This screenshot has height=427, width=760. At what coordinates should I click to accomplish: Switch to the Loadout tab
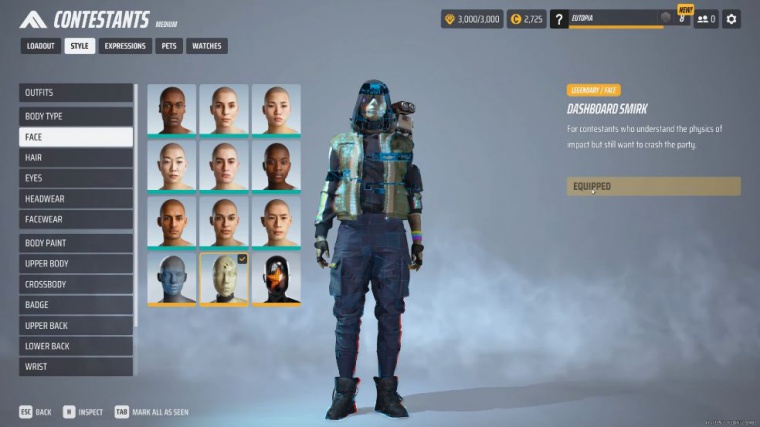click(x=41, y=46)
